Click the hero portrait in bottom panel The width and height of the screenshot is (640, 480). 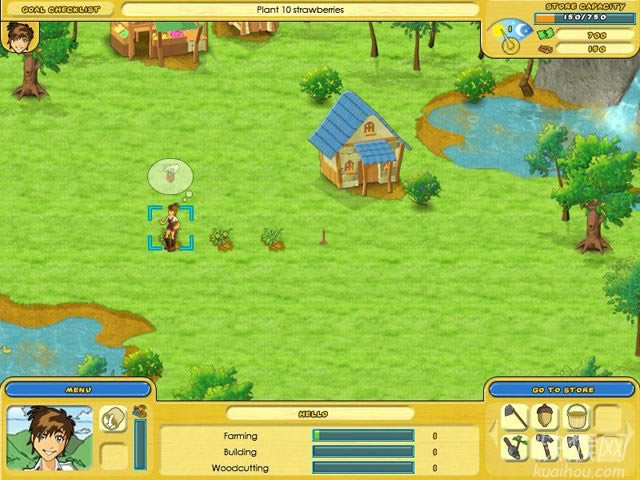tap(50, 437)
